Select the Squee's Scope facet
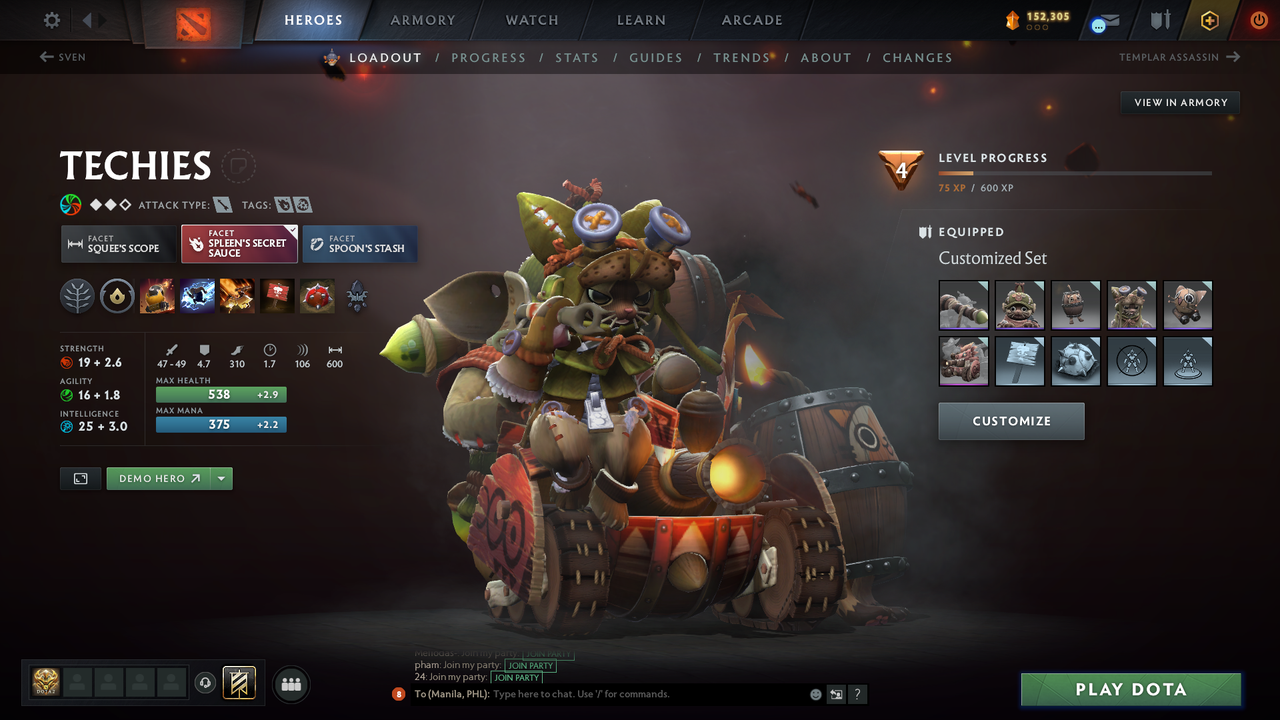Image resolution: width=1280 pixels, height=720 pixels. point(117,243)
